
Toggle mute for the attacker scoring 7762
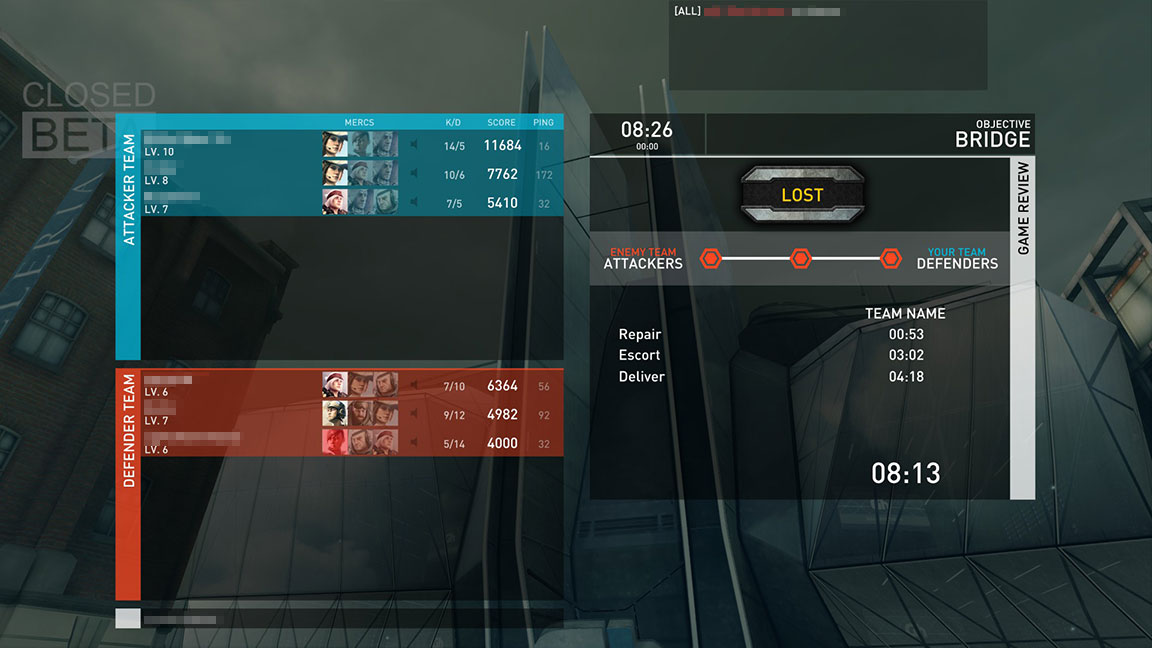(412, 174)
